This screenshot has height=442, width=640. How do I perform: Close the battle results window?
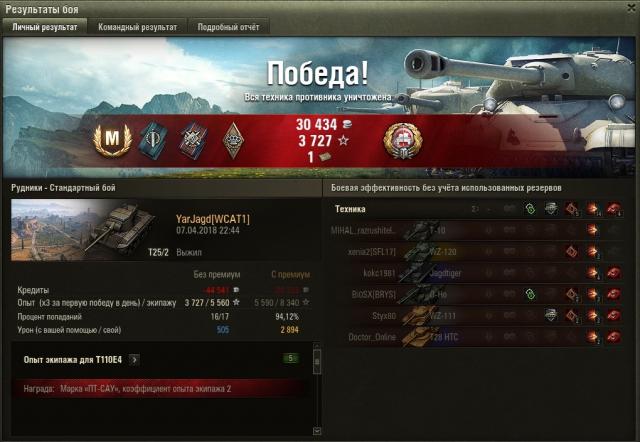click(x=629, y=9)
